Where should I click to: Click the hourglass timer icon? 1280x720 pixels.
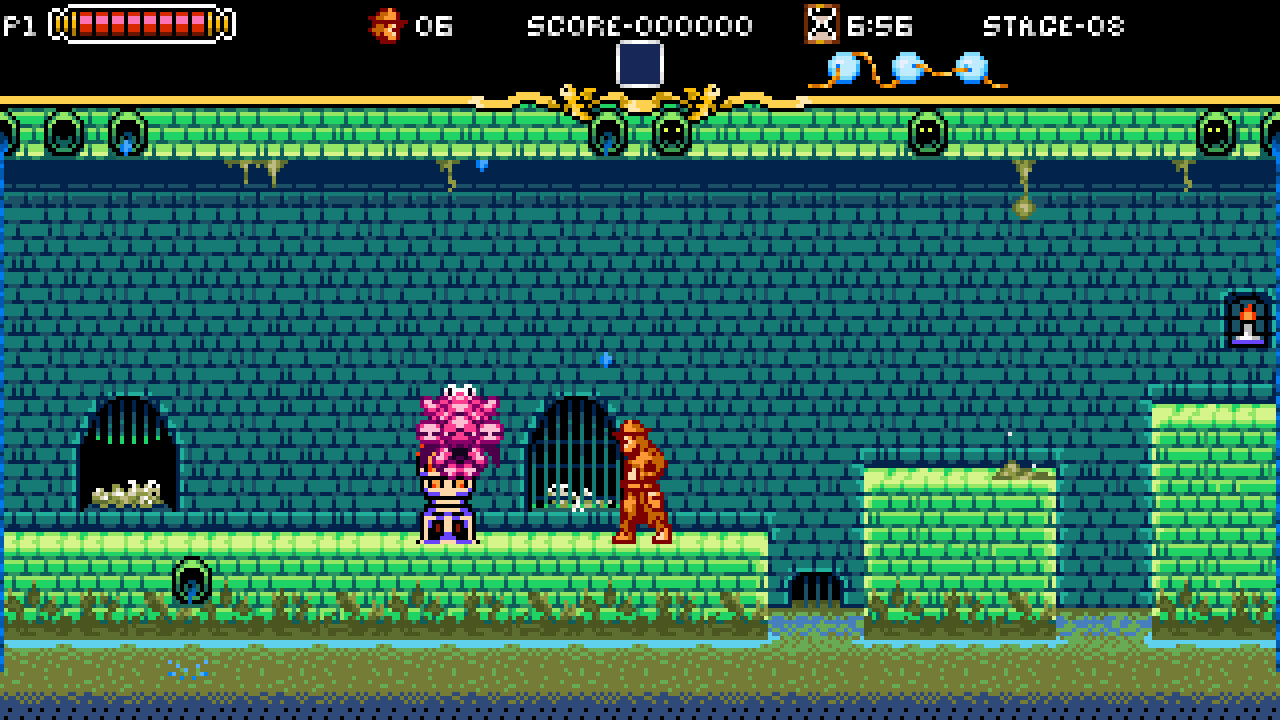[x=820, y=25]
